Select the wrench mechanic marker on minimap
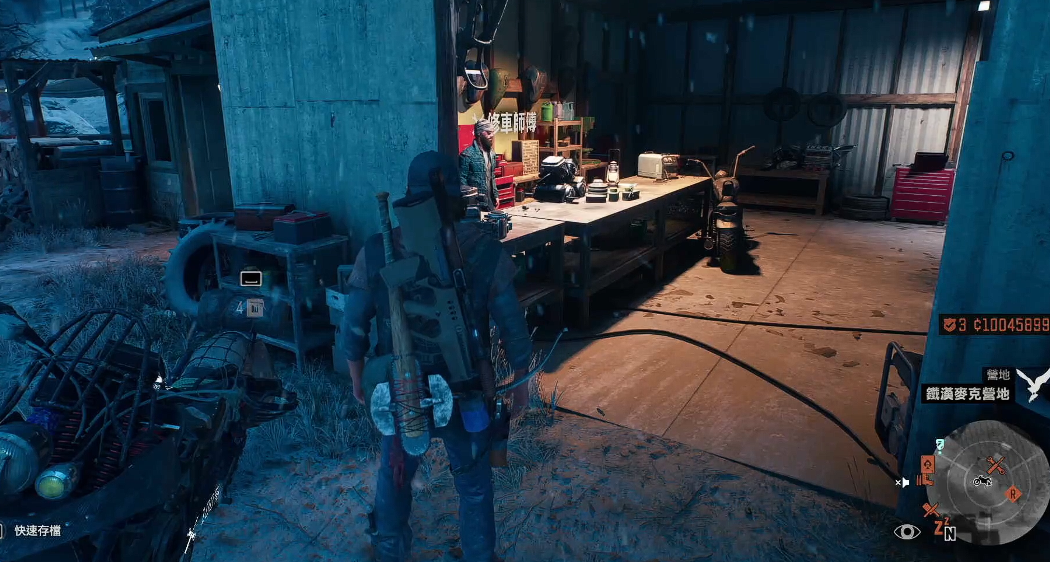 click(x=995, y=464)
